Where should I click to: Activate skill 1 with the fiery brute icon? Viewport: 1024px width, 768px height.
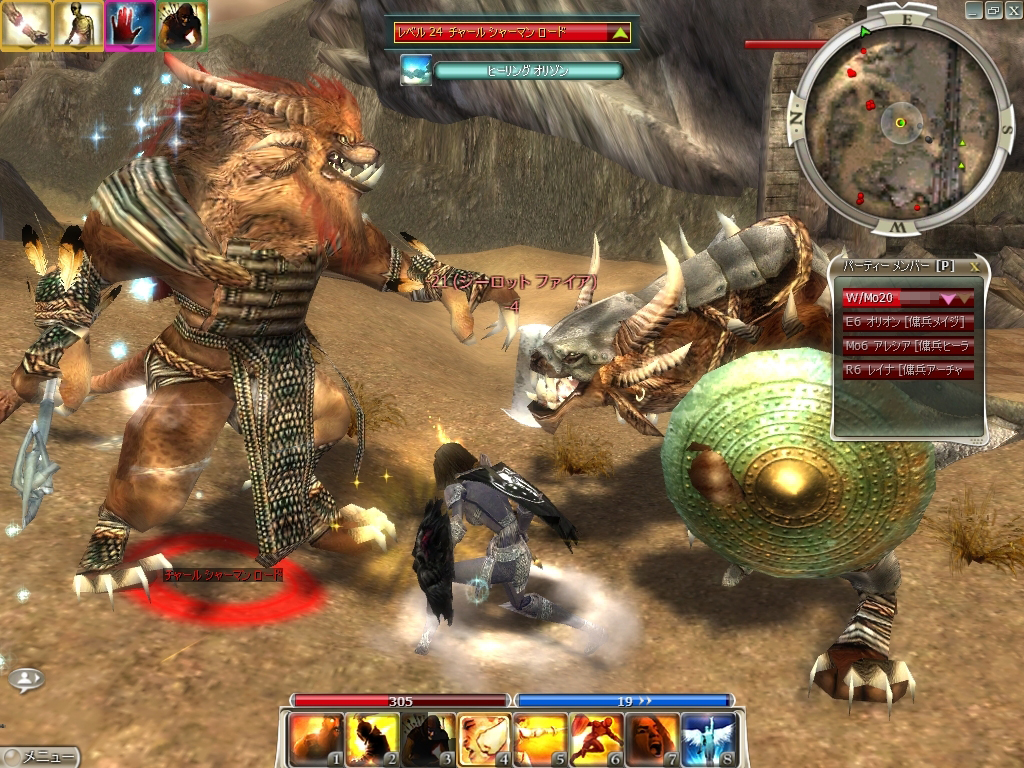coord(316,739)
